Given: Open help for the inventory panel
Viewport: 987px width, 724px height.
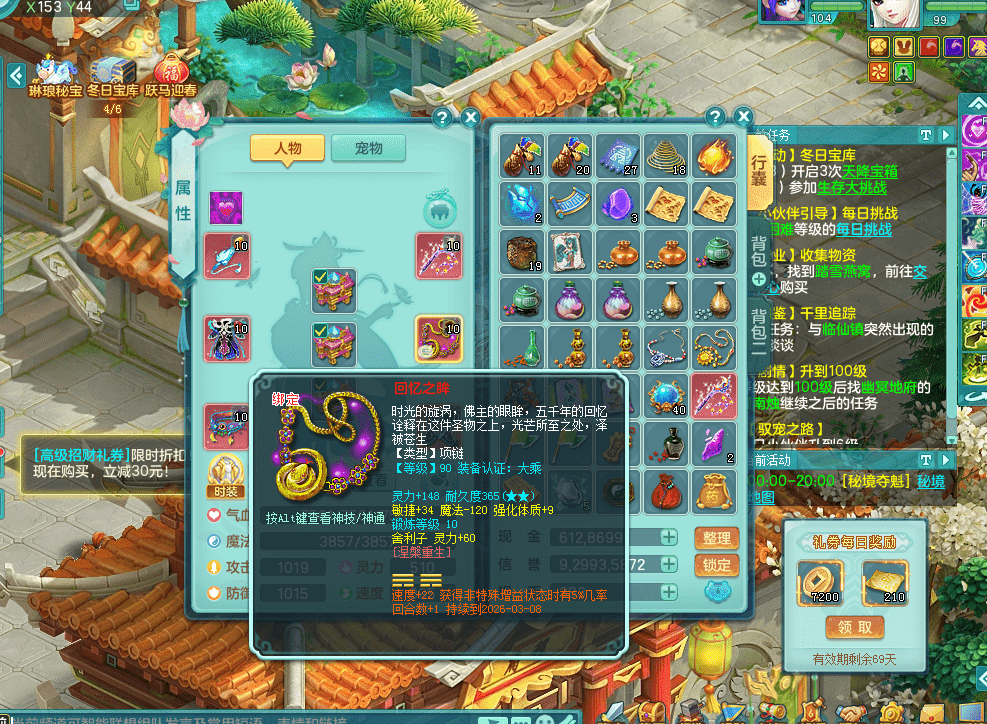Looking at the screenshot, I should [715, 117].
